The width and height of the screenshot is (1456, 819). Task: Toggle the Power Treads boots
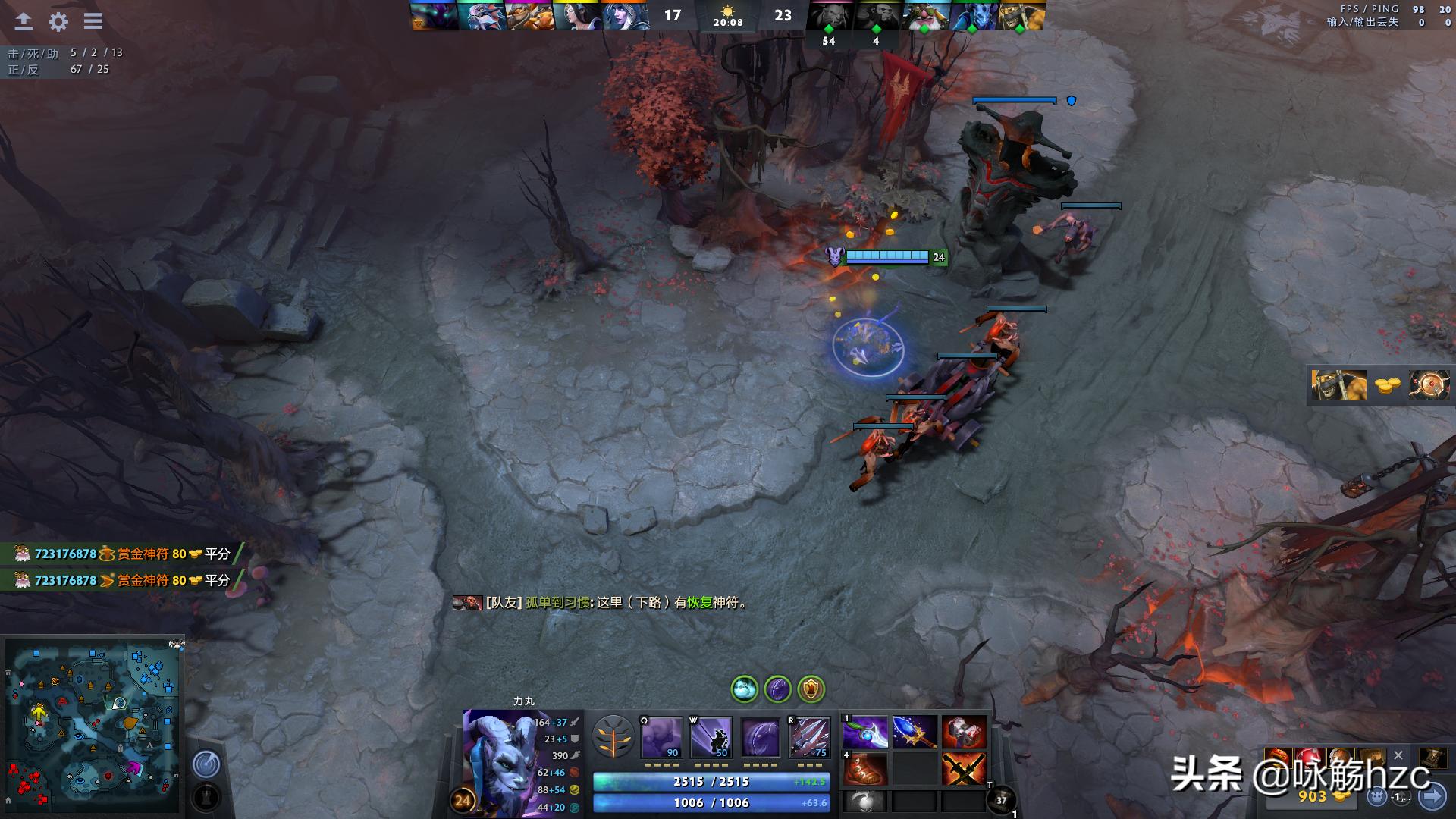[865, 769]
